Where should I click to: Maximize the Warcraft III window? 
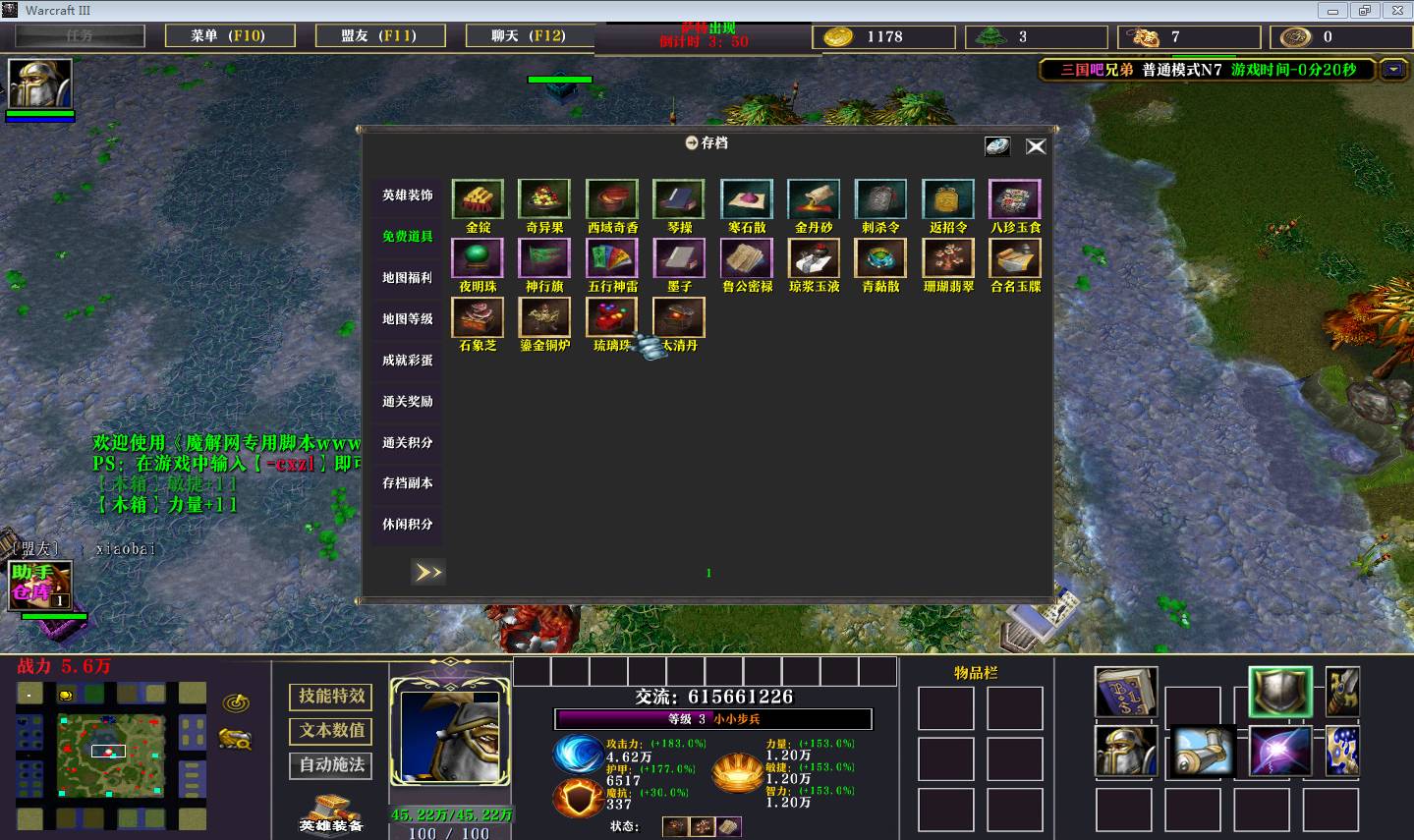pos(1364,11)
